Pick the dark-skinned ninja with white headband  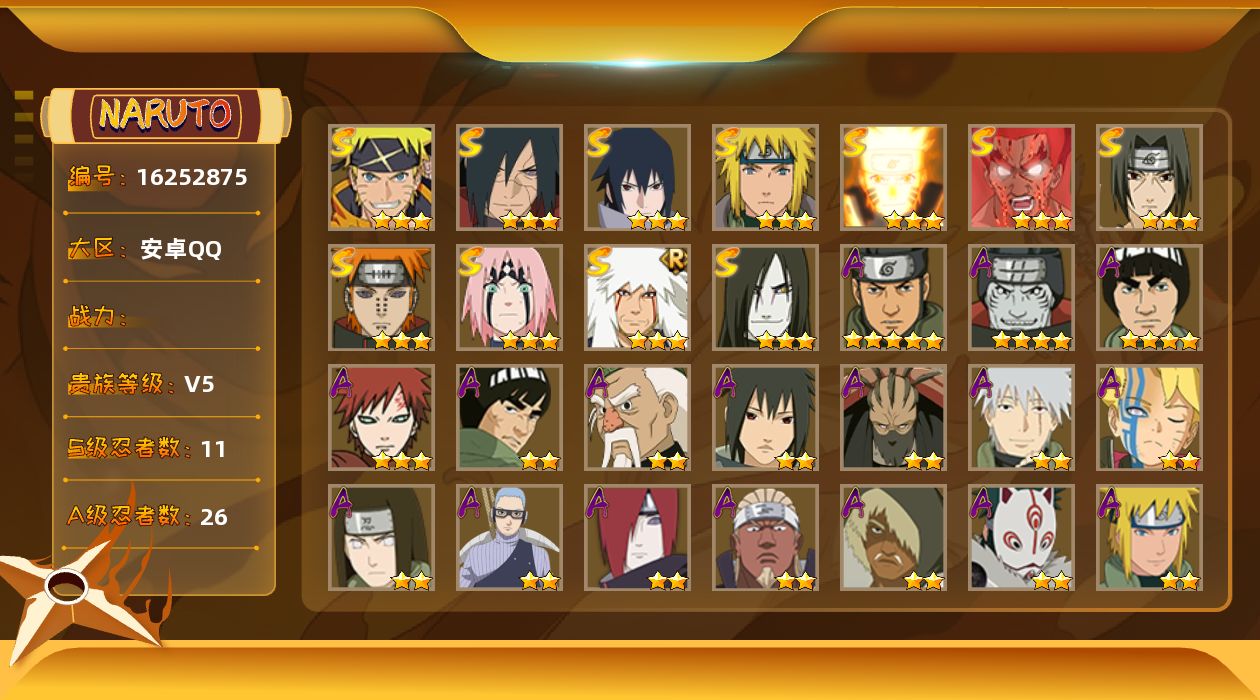coord(765,537)
